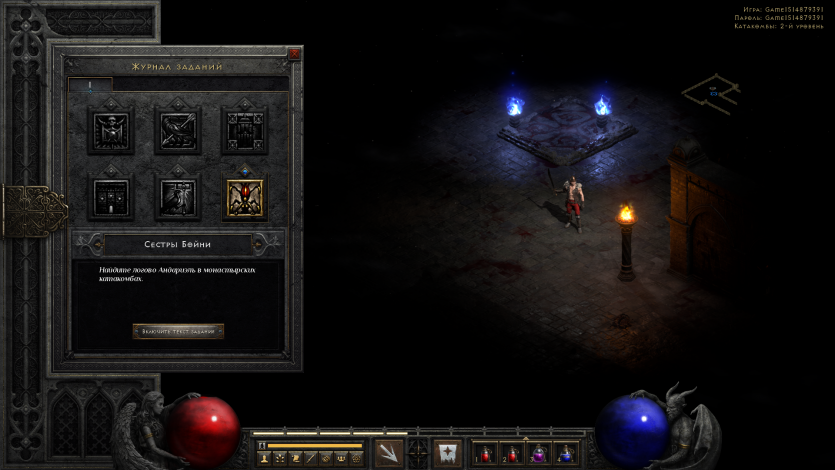Open the character sheet silhouette icon
The image size is (835, 470).
point(264,458)
